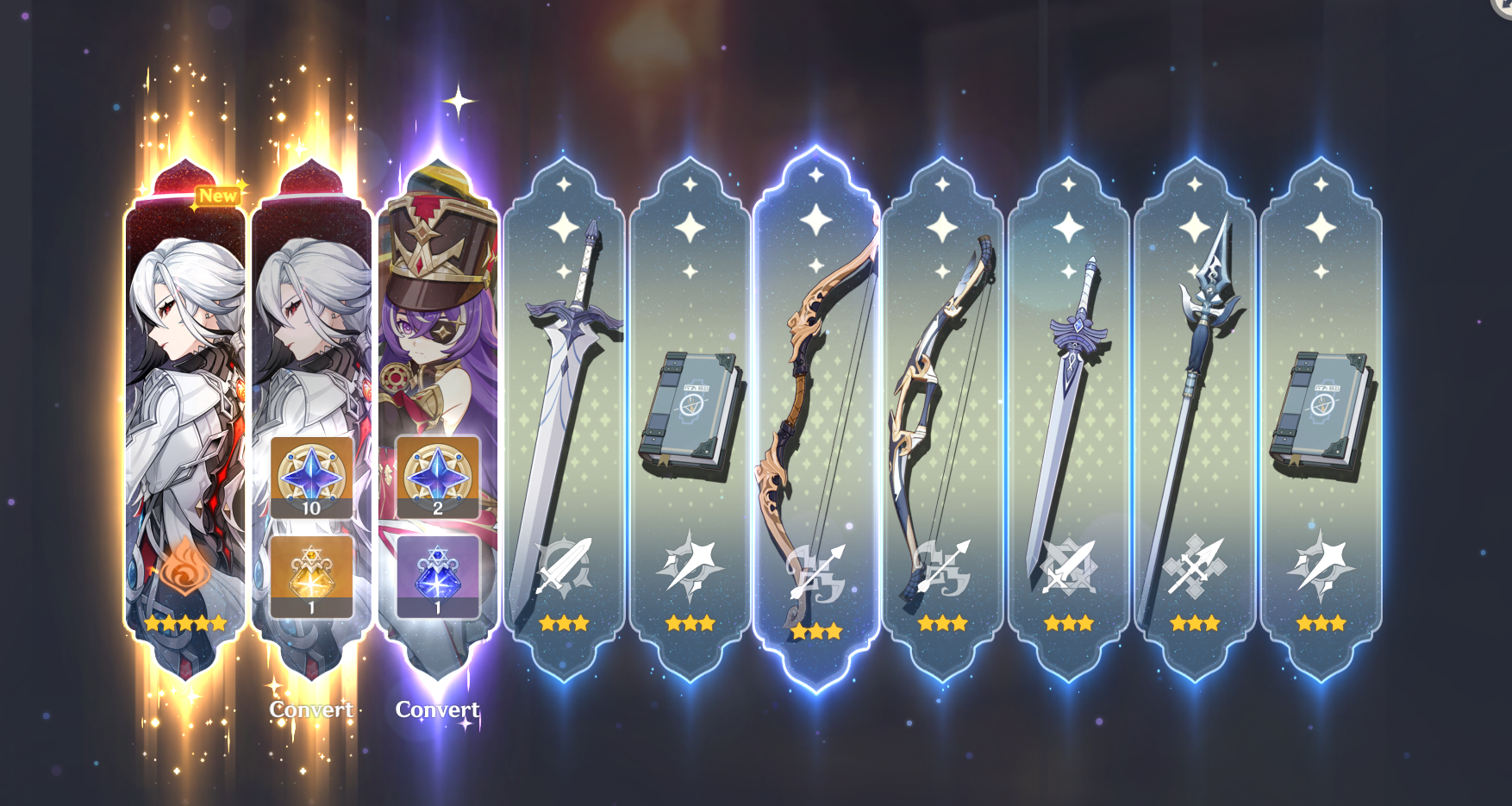Click the golden Stella Fortuna icon
1512x806 pixels.
[x=313, y=572]
